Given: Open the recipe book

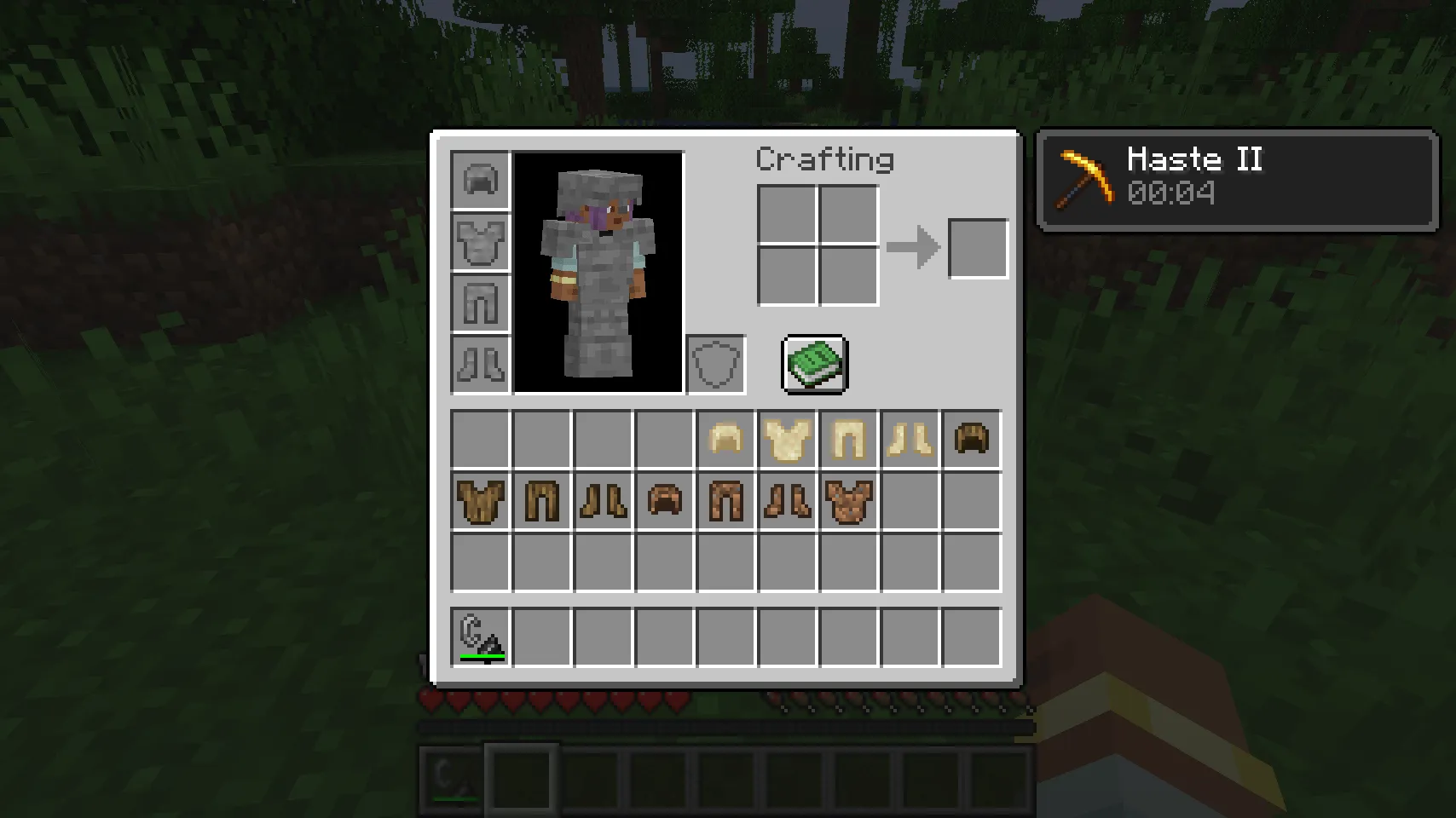Looking at the screenshot, I should pos(812,365).
